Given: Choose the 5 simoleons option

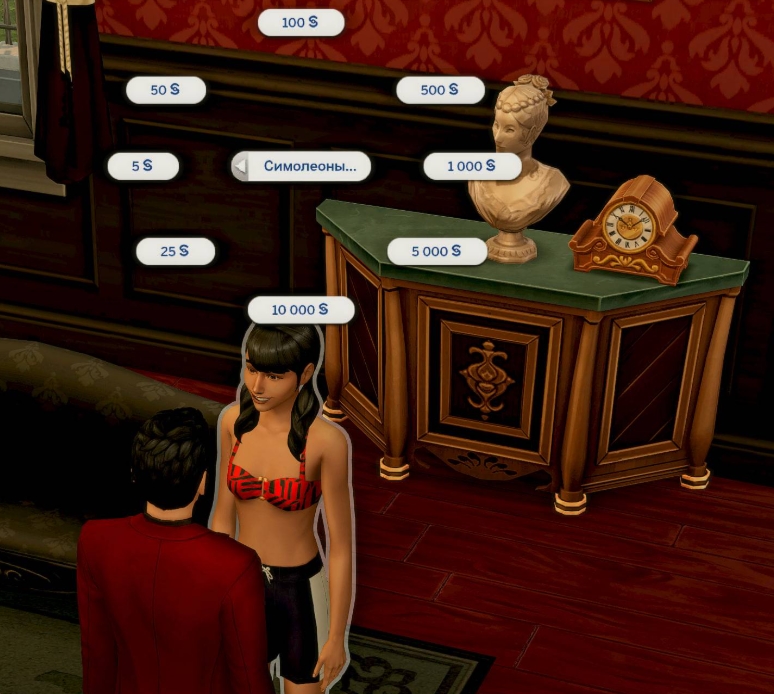Looking at the screenshot, I should 143,166.
